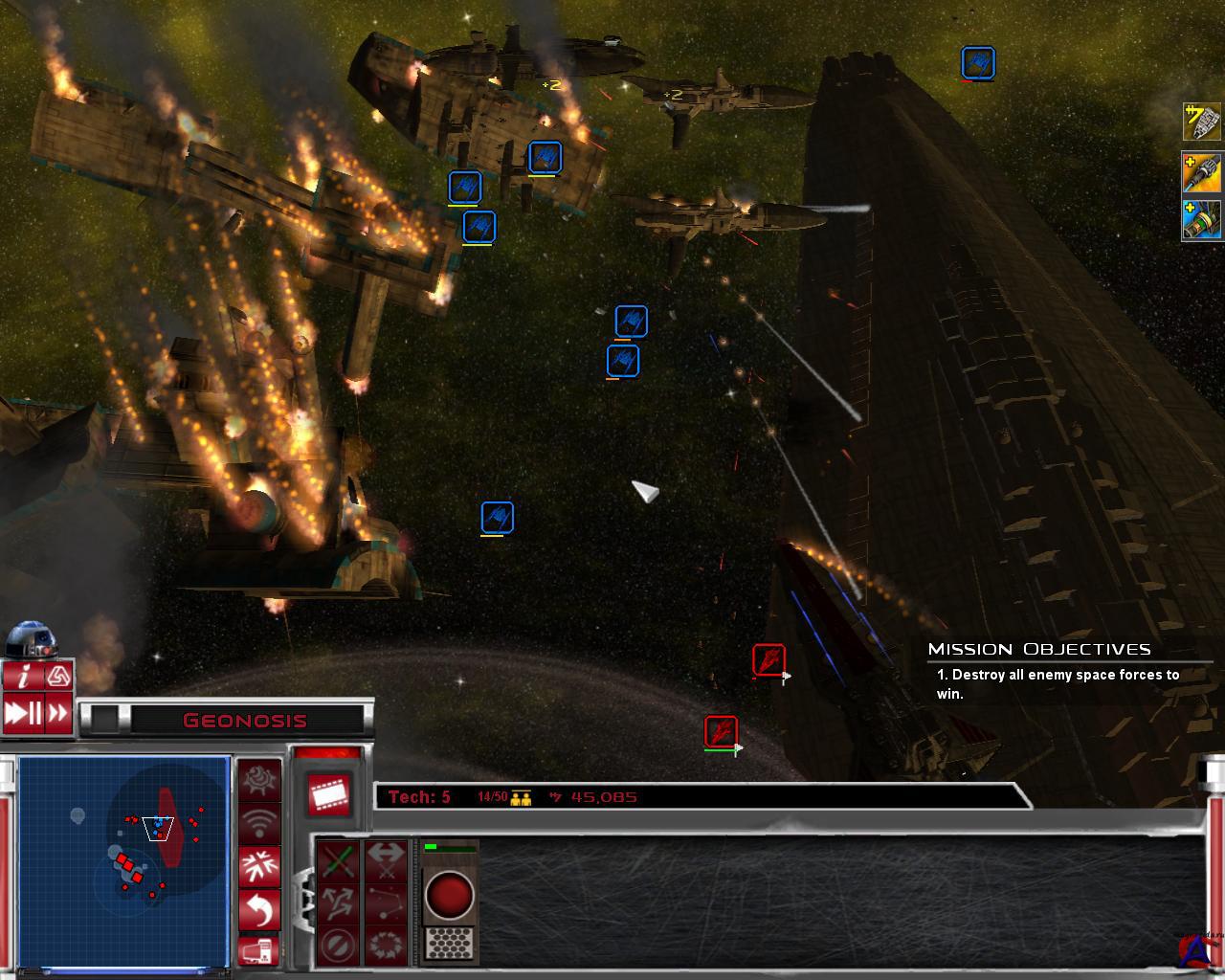The width and height of the screenshot is (1225, 980).
Task: Click the battlefield minimap
Action: (x=123, y=861)
